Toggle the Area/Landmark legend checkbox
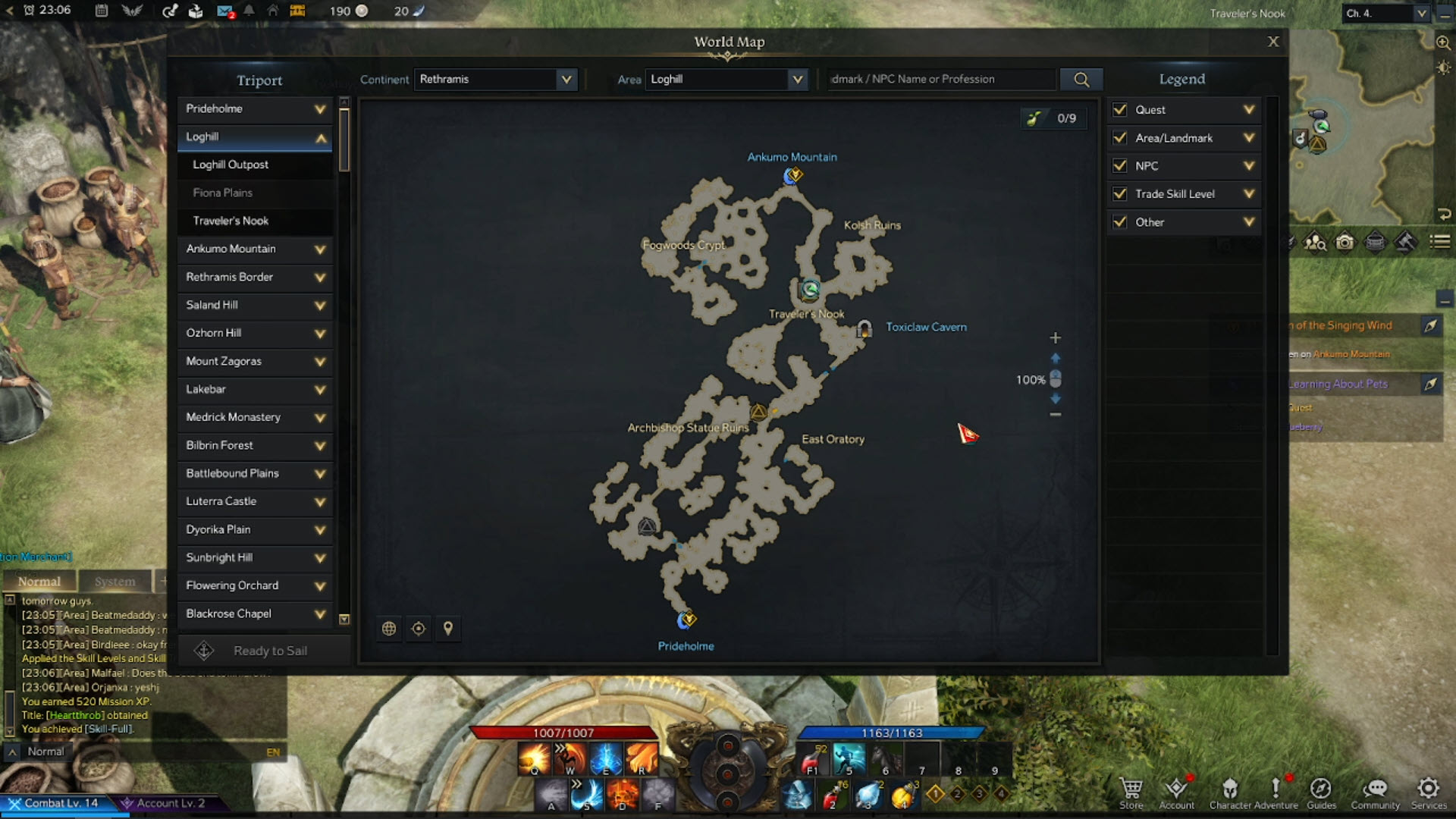The image size is (1456, 819). pyautogui.click(x=1120, y=138)
